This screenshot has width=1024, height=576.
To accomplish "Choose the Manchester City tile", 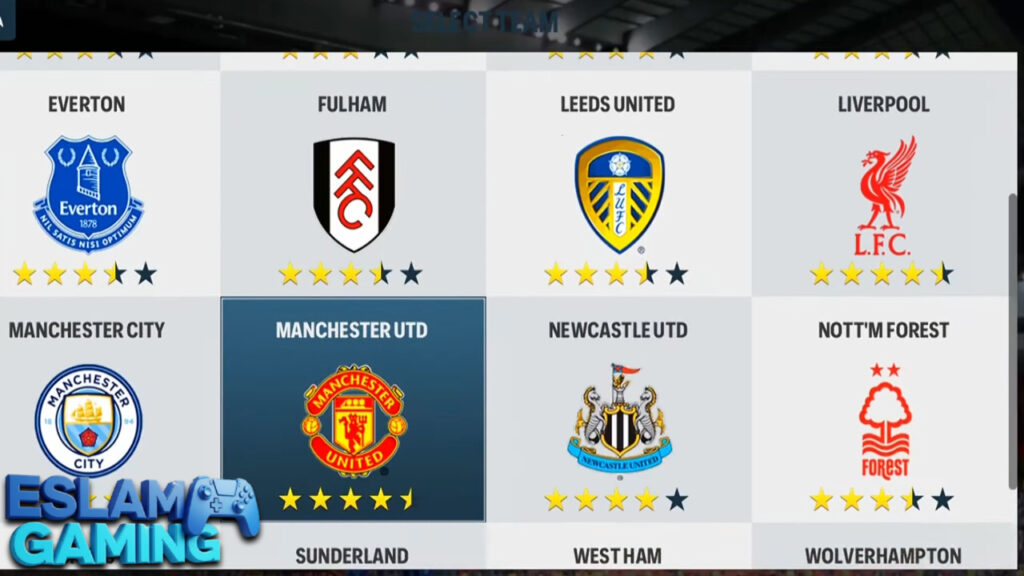I will (x=88, y=410).
